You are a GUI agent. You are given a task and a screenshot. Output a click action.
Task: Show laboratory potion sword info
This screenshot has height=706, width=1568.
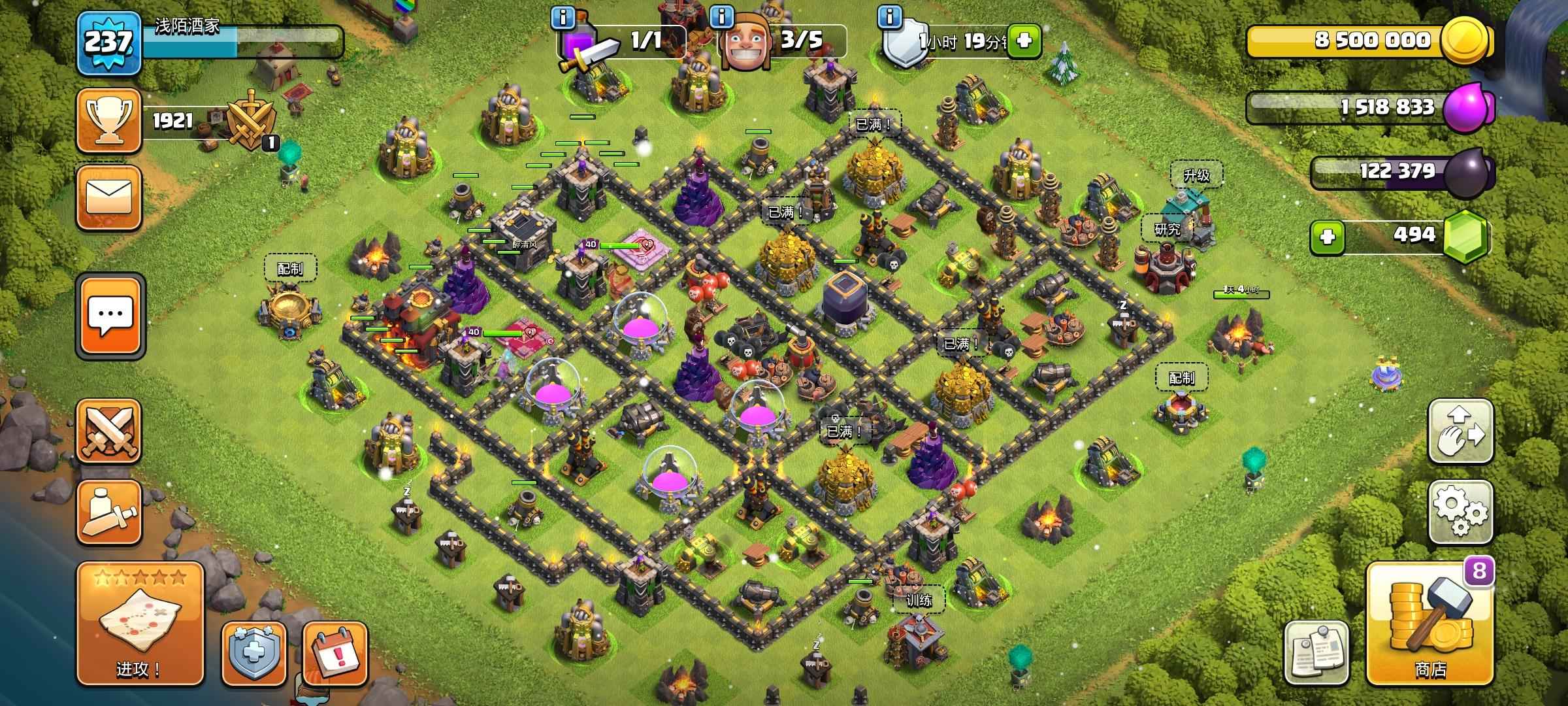tap(563, 17)
